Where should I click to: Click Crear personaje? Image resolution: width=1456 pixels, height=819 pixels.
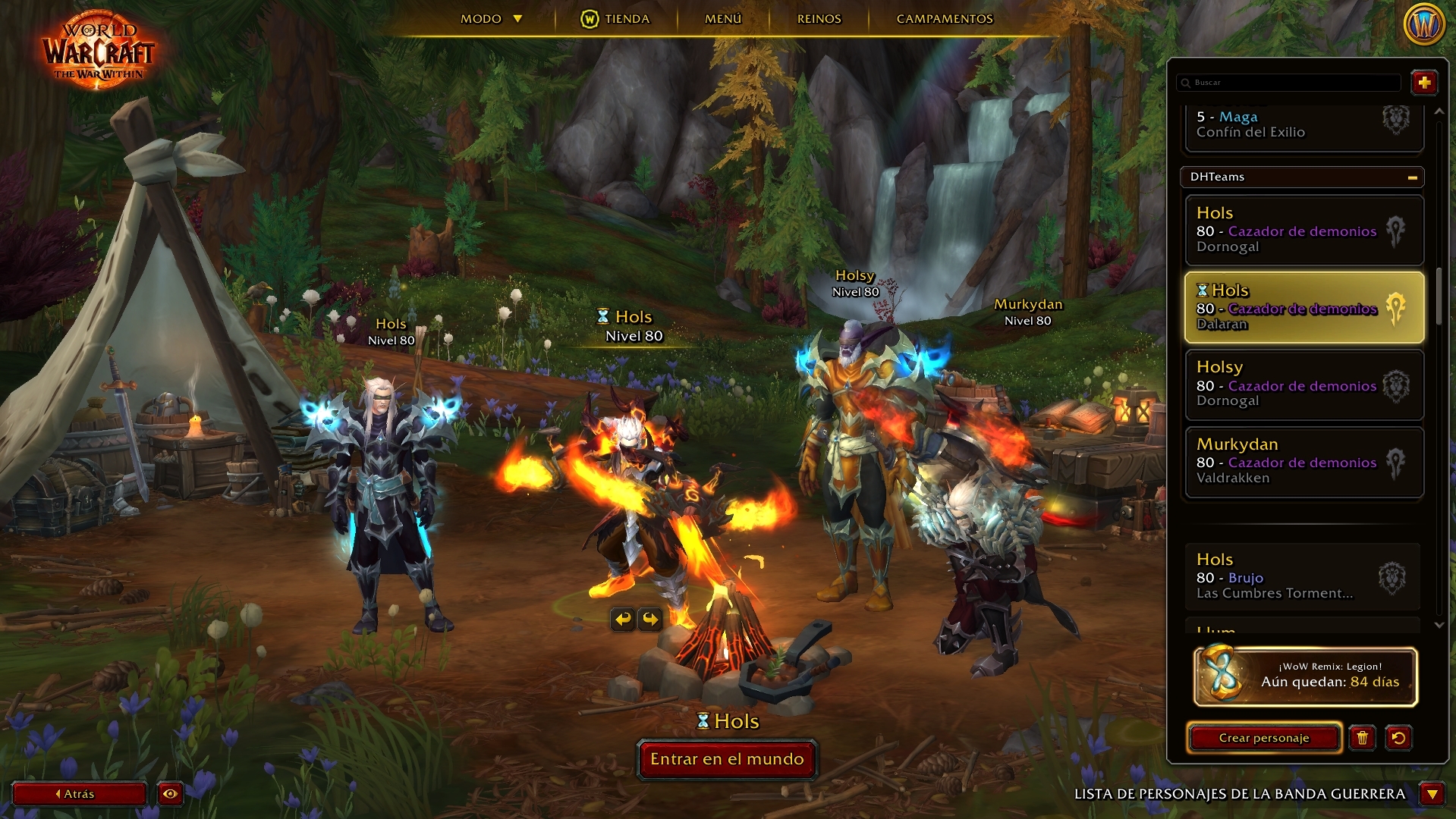coord(1263,738)
